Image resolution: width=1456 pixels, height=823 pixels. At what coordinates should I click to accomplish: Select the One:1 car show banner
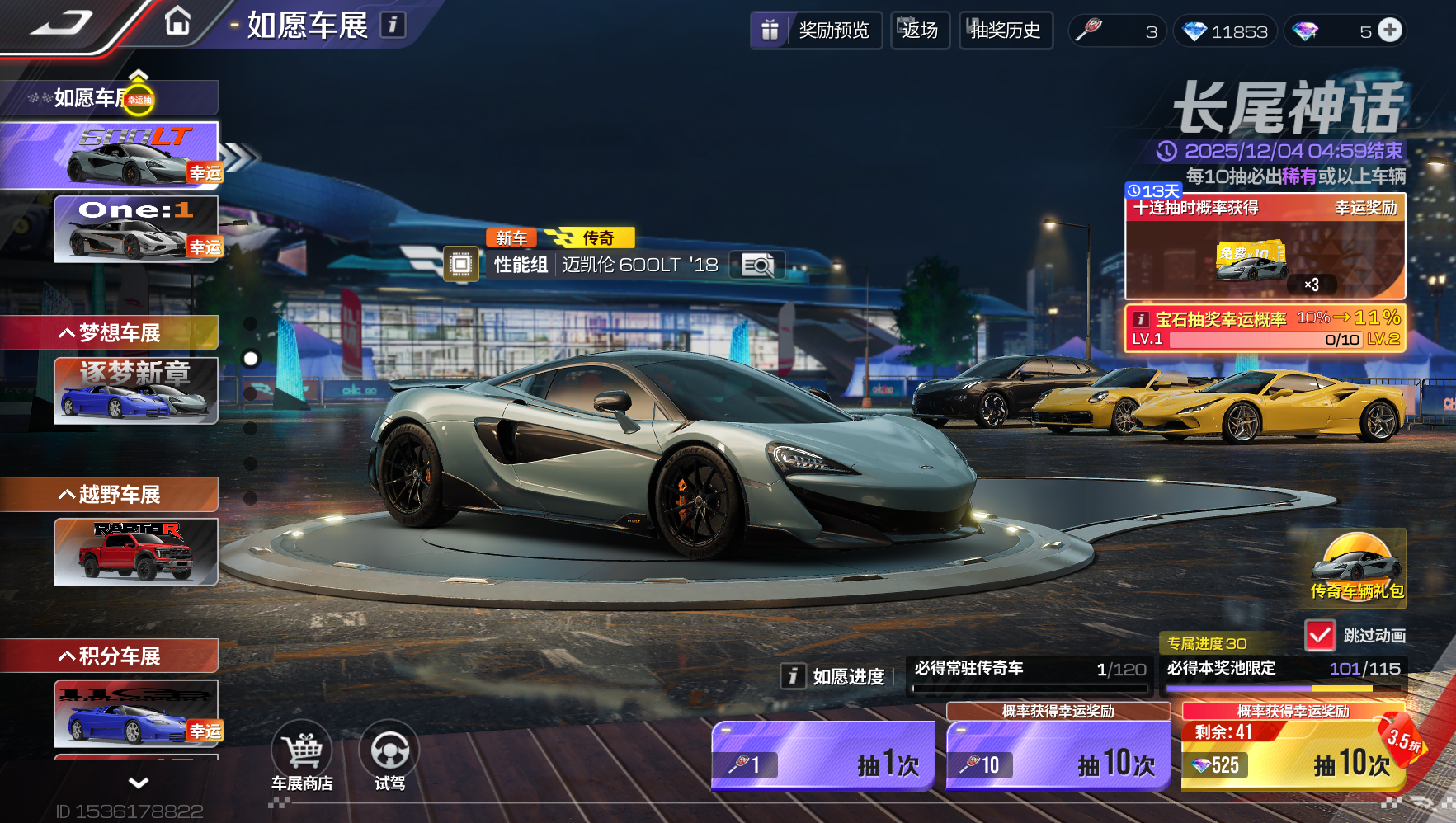(x=135, y=228)
